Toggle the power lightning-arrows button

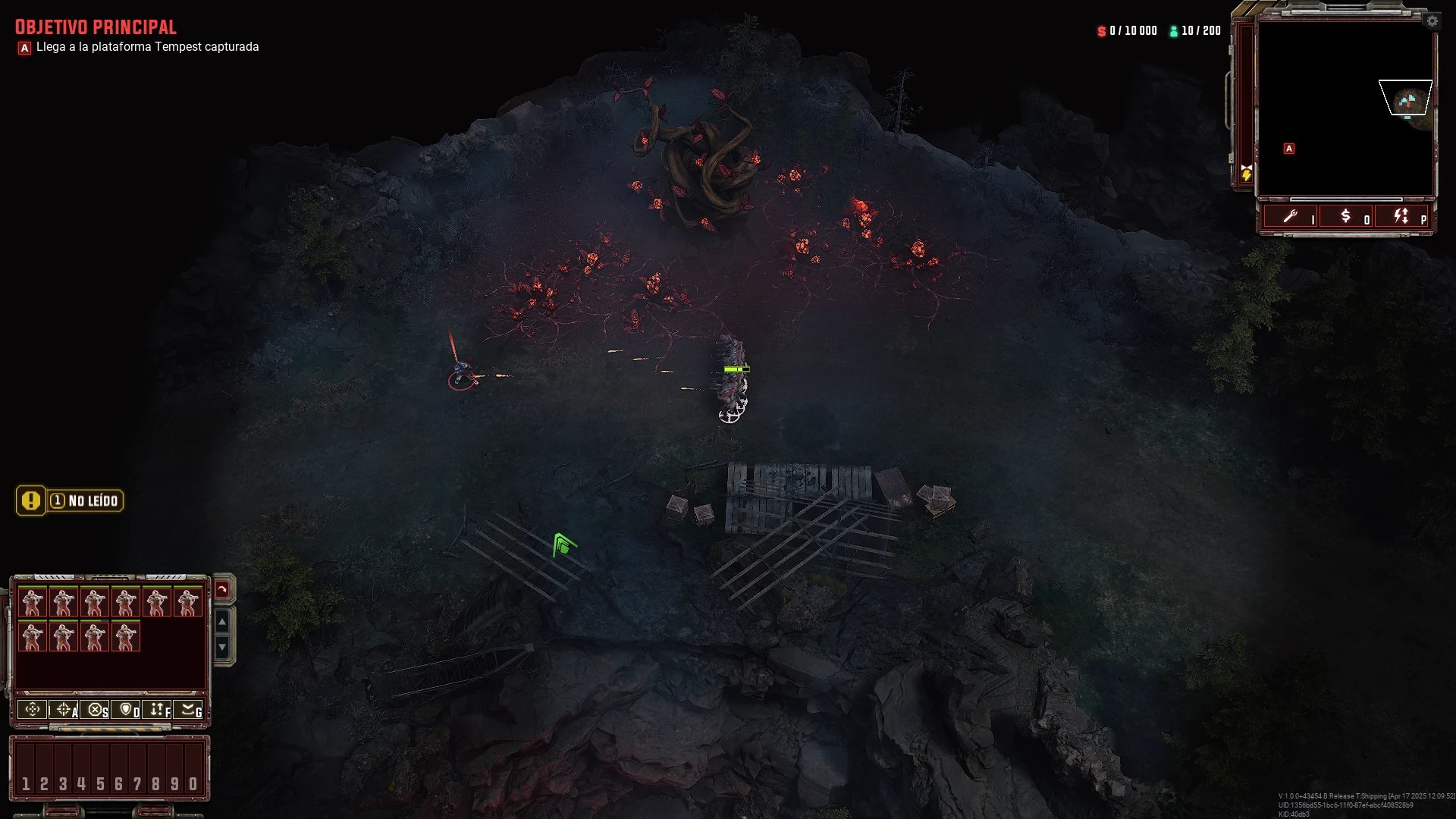[x=1401, y=217]
